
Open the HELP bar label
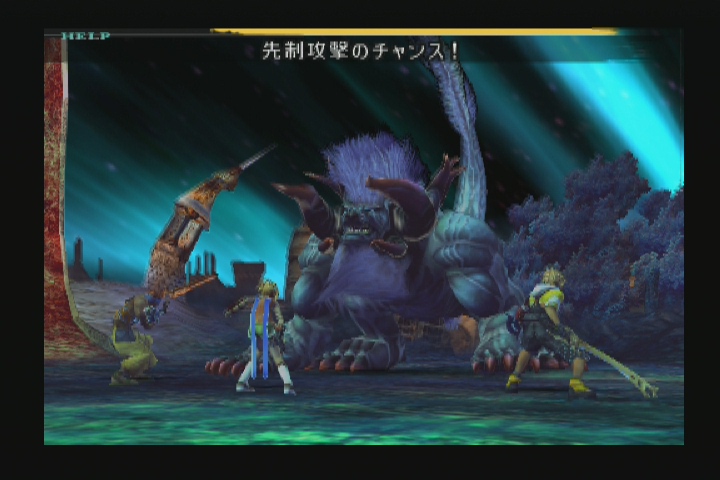pos(85,36)
